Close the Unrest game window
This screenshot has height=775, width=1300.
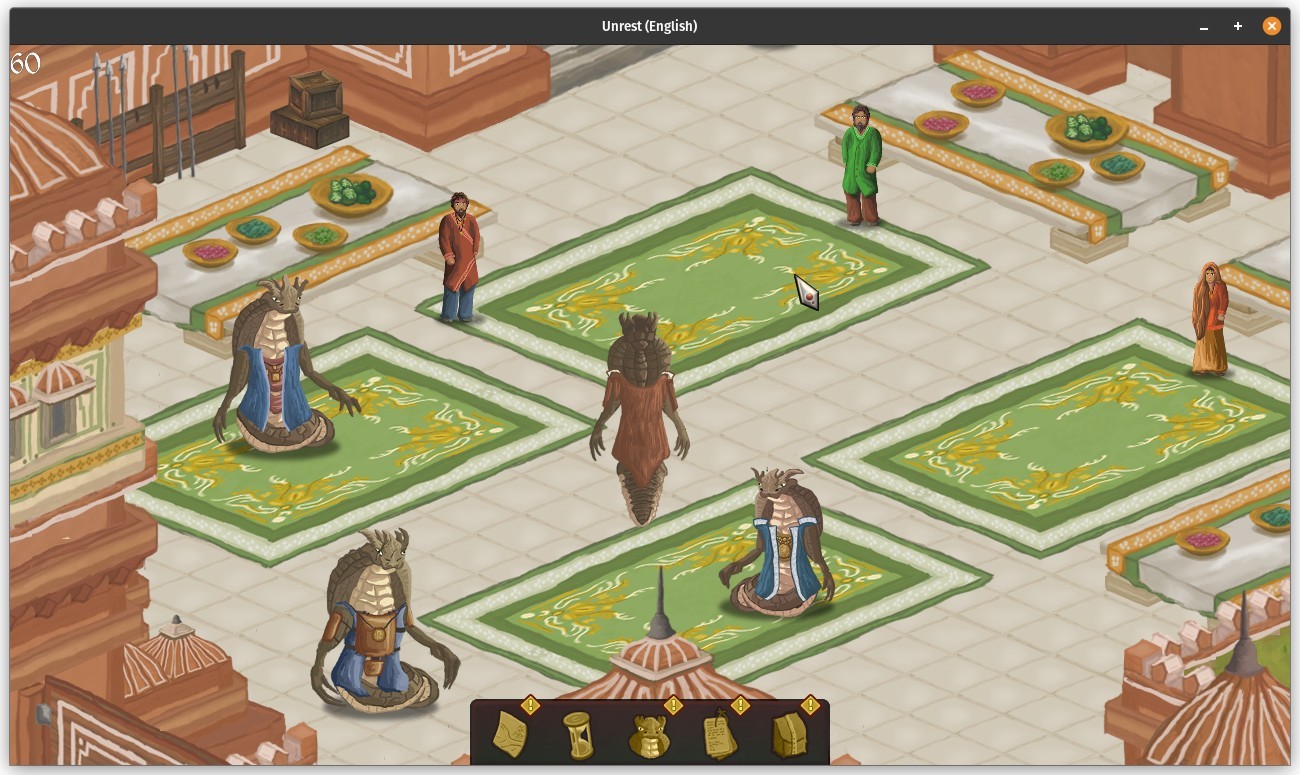tap(1271, 26)
